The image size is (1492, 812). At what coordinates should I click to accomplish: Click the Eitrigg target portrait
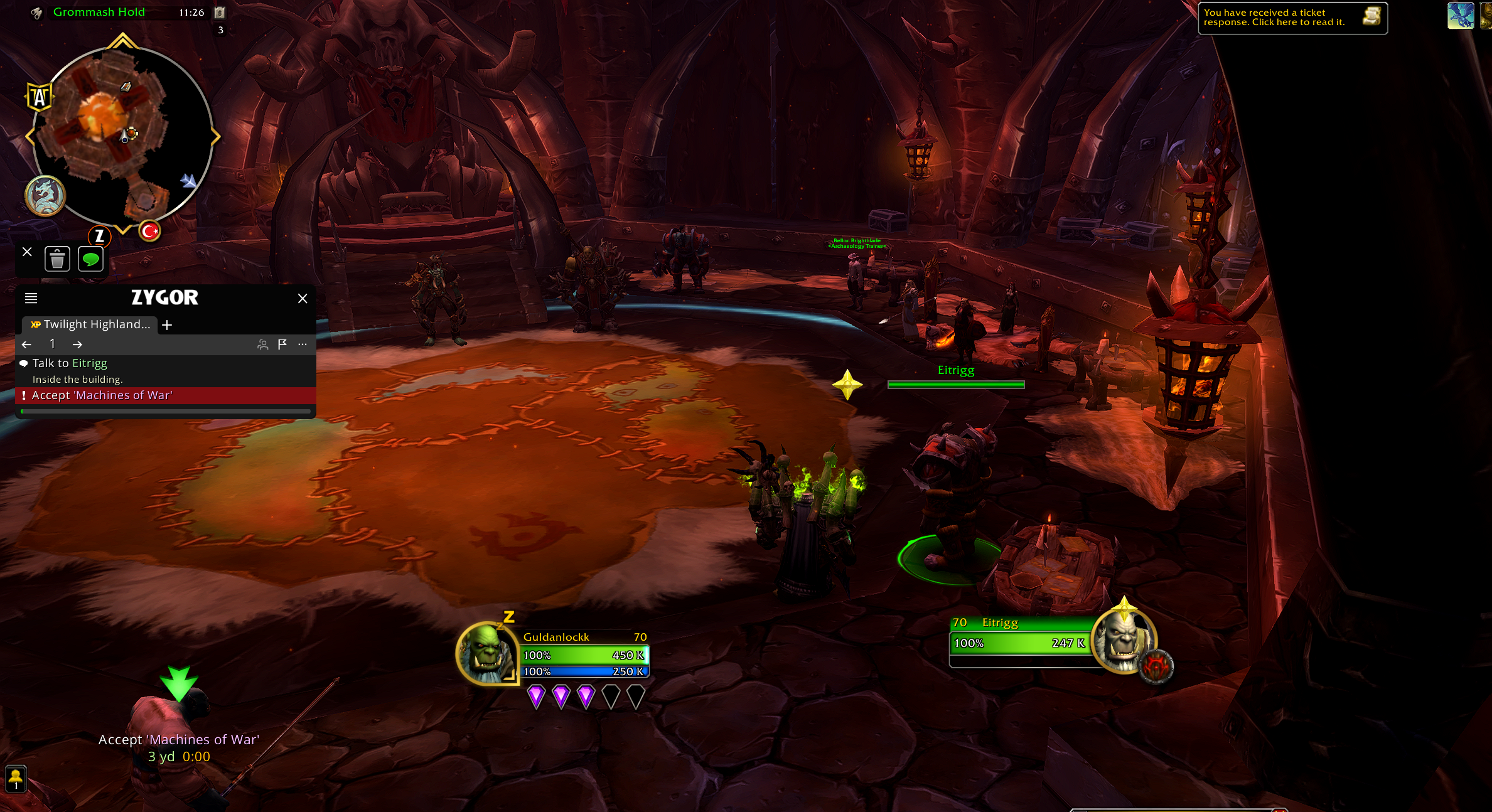pos(1123,641)
